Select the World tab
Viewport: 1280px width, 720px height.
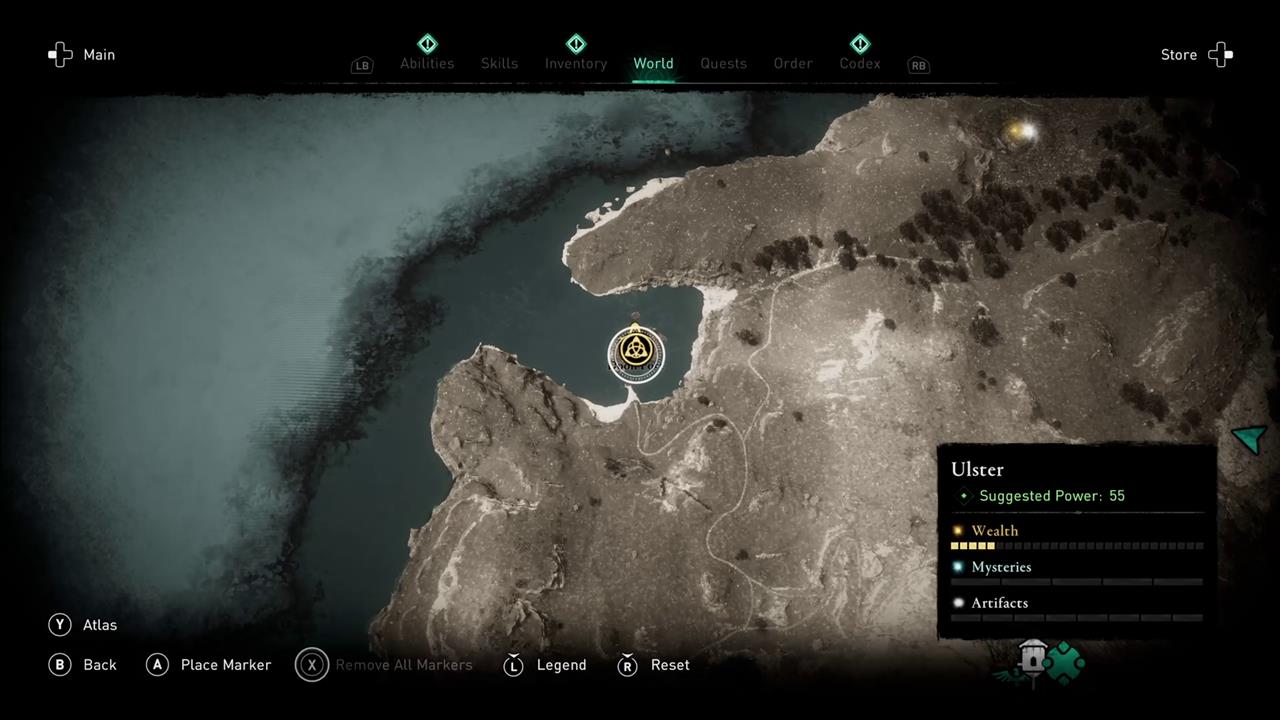pyautogui.click(x=653, y=63)
